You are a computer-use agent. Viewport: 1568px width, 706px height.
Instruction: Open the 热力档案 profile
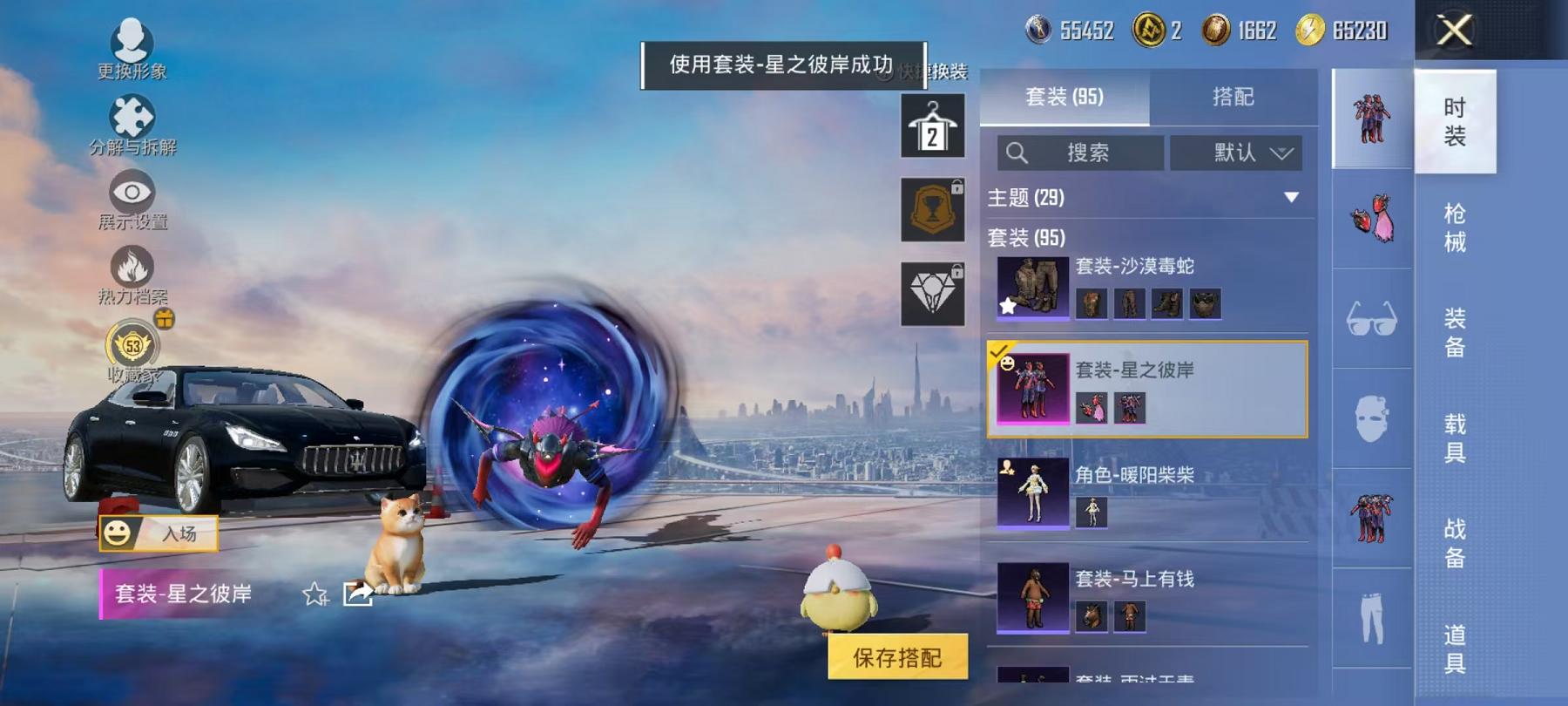(x=131, y=275)
